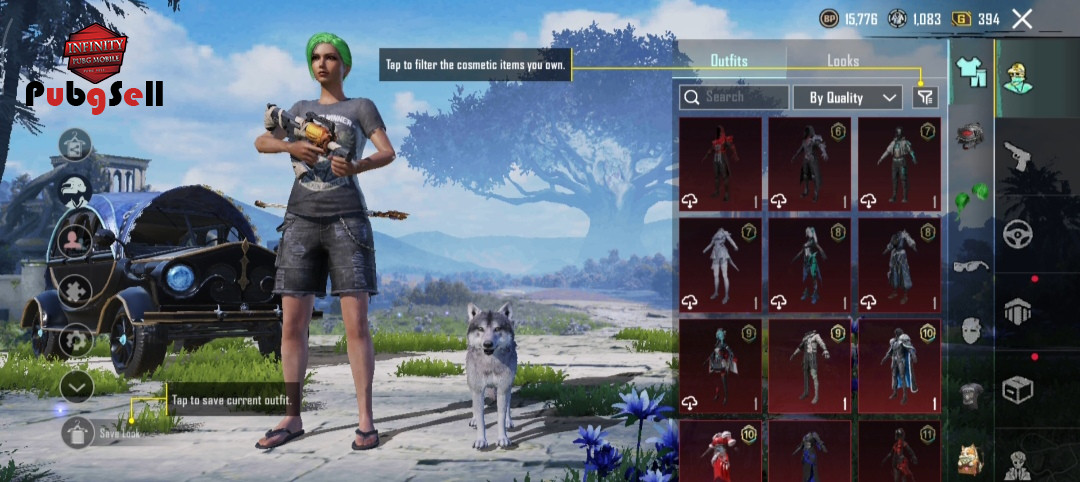The width and height of the screenshot is (1080, 482).
Task: Toggle the owned items filter
Action: [x=925, y=97]
